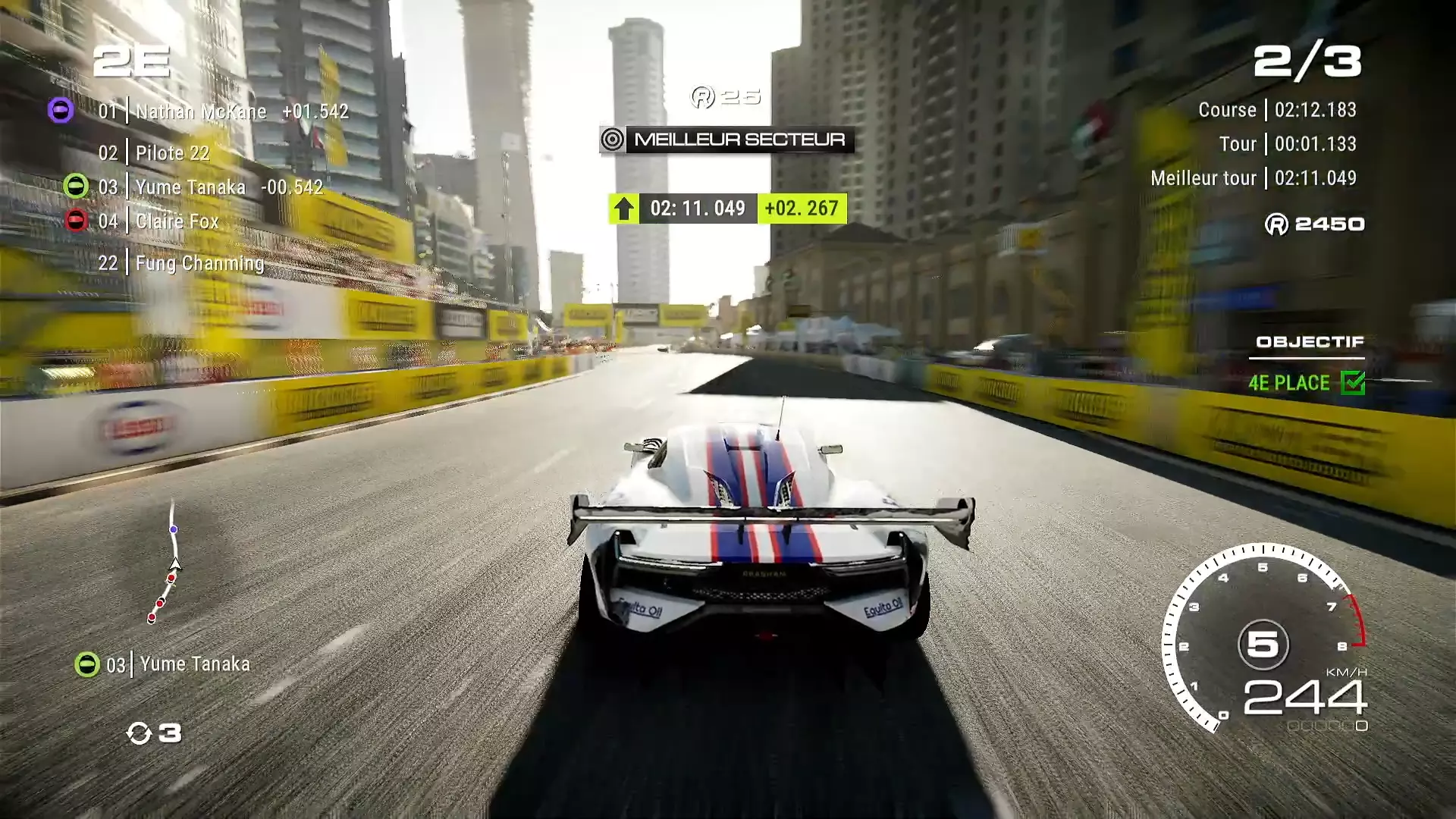Select Claire Fox in the standings list
The height and width of the screenshot is (819, 1456).
(177, 221)
